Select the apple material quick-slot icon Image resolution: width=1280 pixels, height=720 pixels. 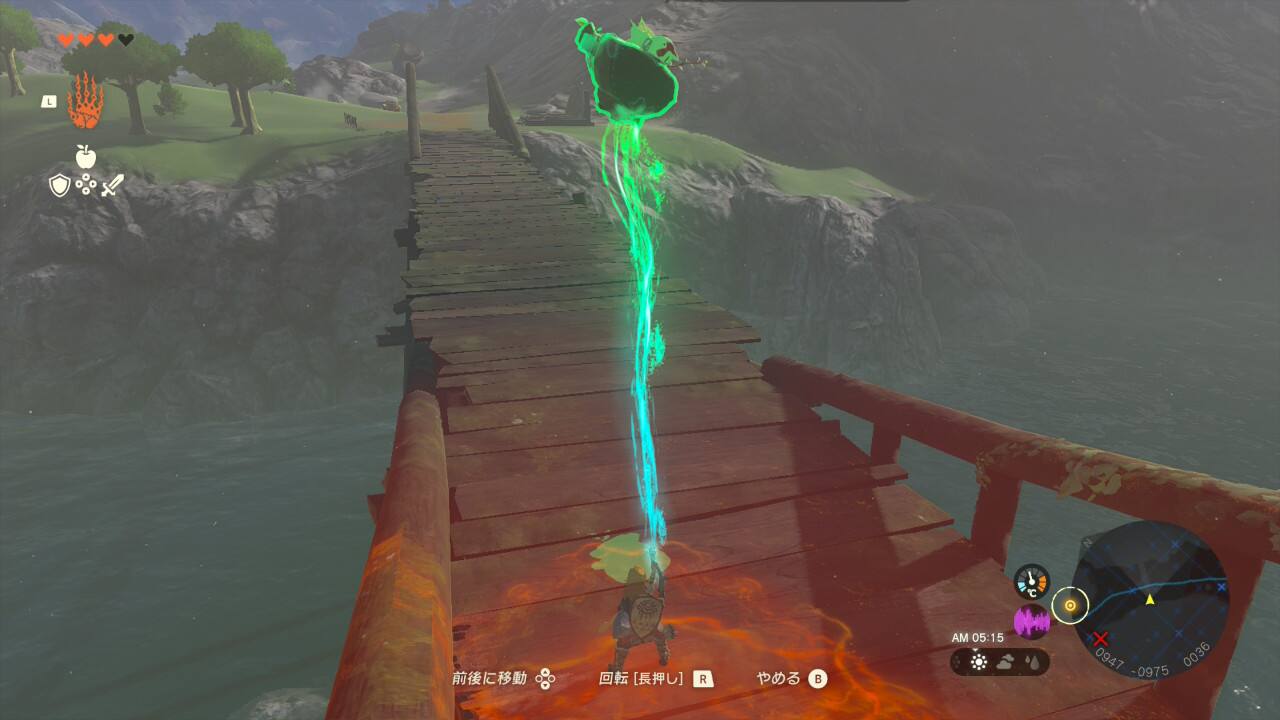point(85,155)
